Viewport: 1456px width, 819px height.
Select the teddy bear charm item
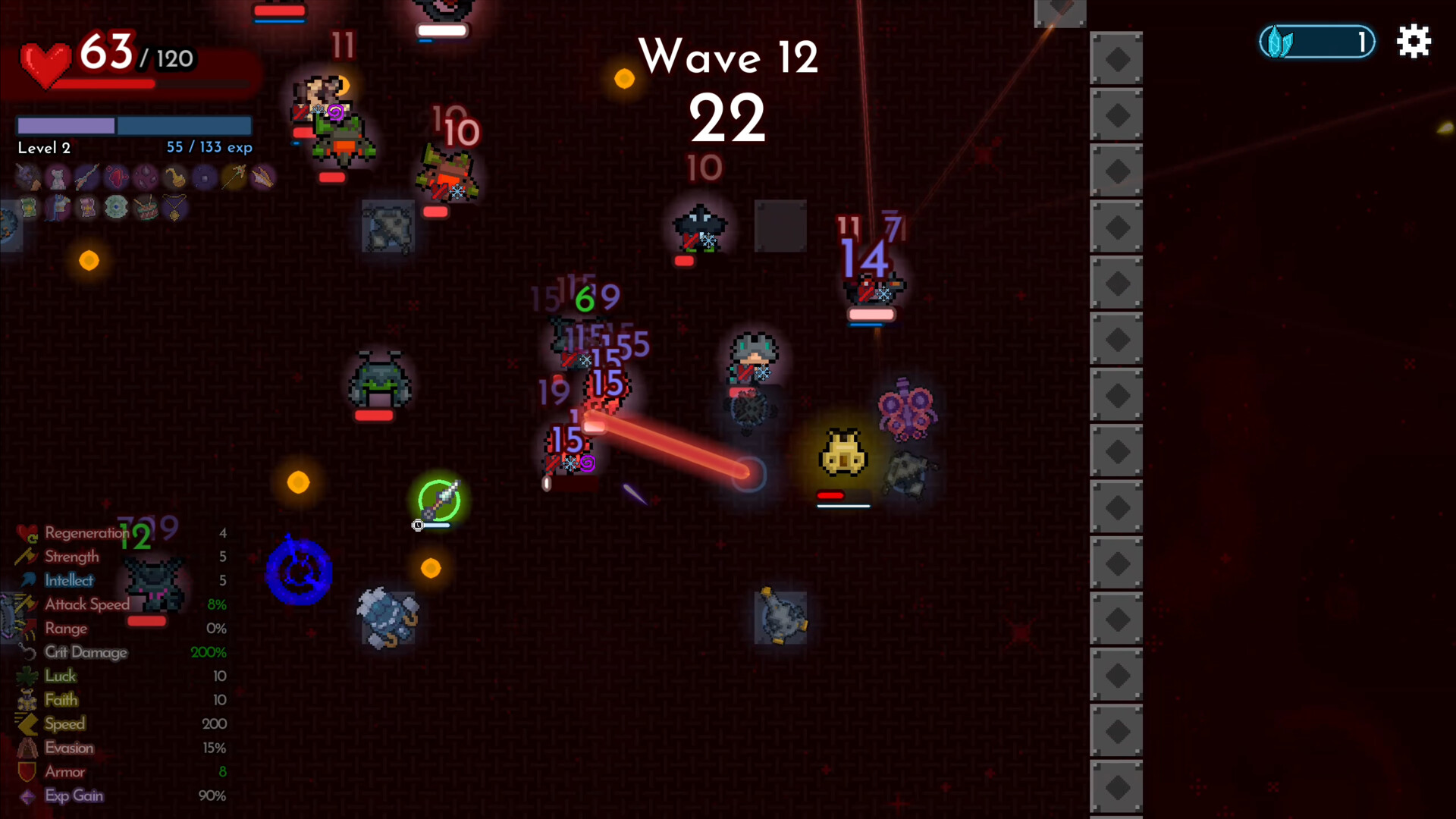click(x=57, y=177)
